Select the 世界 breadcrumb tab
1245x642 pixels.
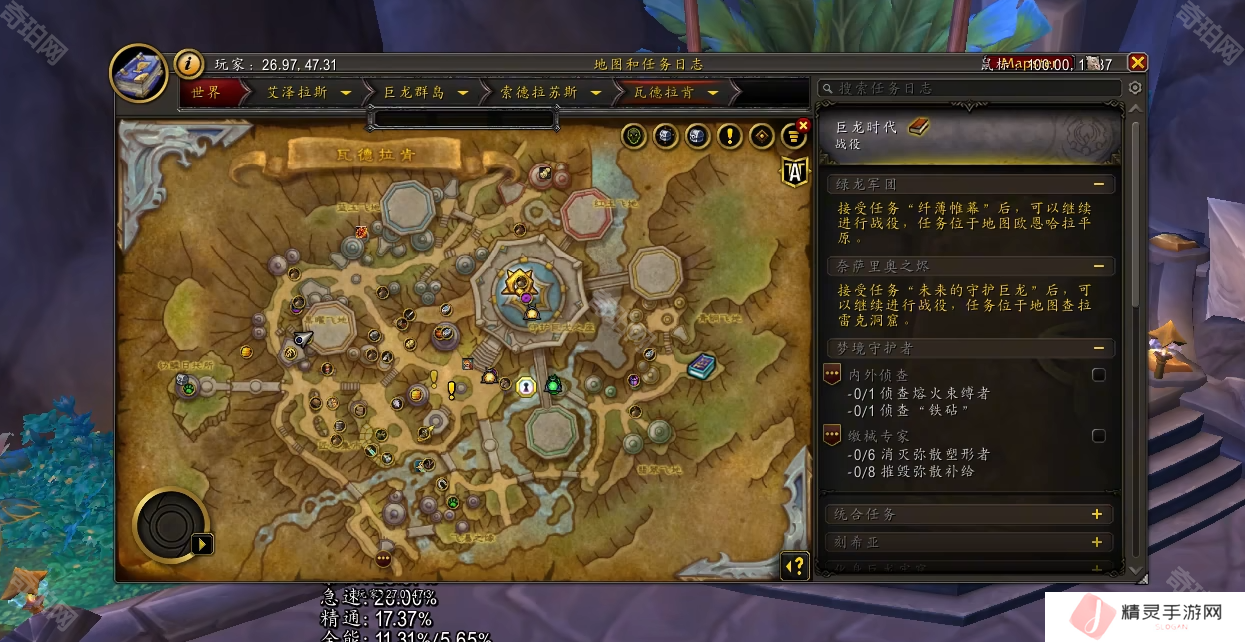coord(206,92)
